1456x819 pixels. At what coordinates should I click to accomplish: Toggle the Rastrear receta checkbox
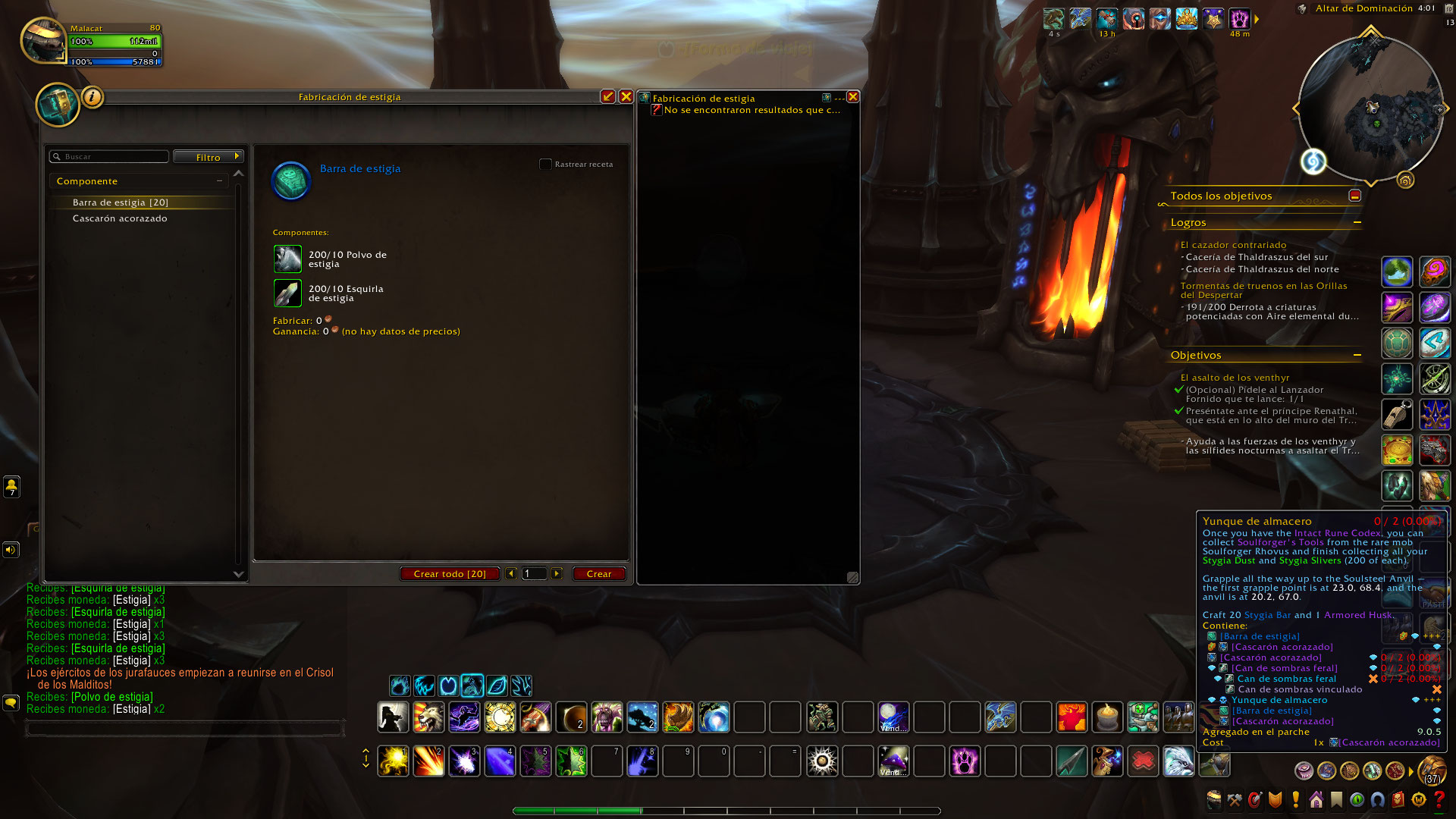point(545,164)
